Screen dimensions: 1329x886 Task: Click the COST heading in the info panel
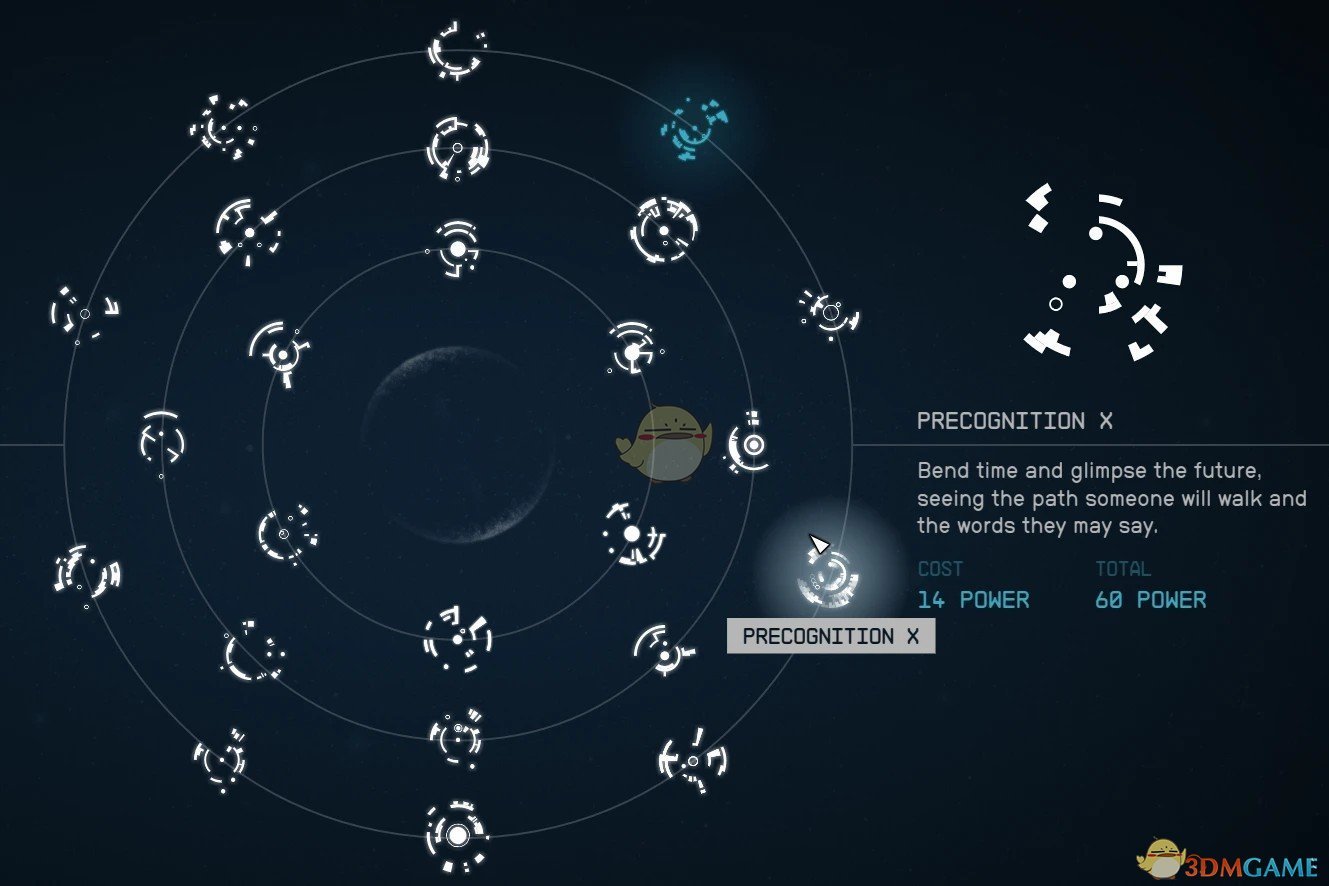click(x=940, y=569)
